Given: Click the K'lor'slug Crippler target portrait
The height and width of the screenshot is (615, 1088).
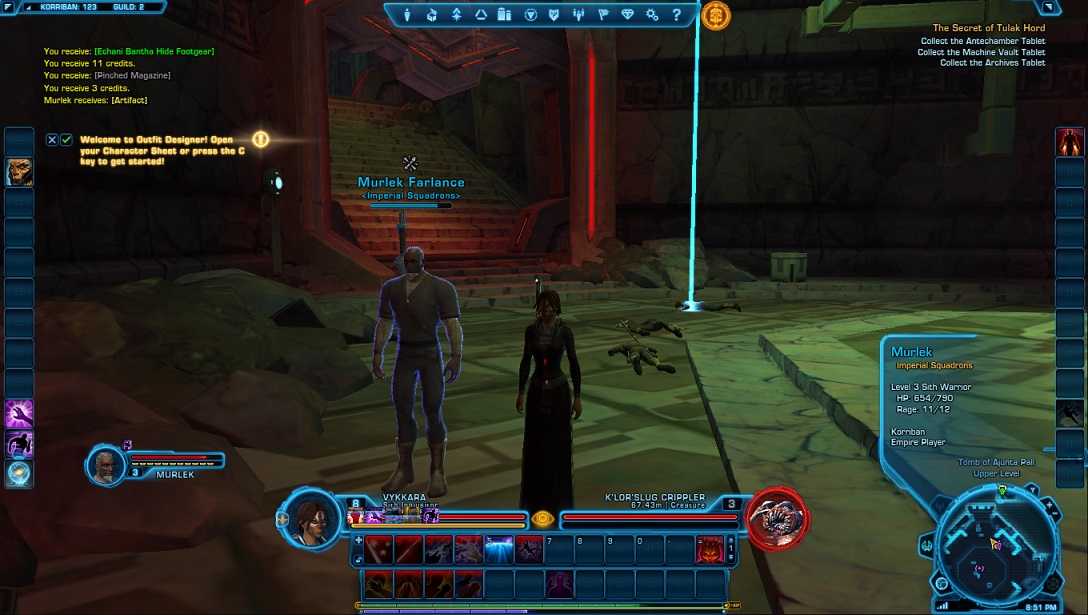Looking at the screenshot, I should tap(776, 518).
